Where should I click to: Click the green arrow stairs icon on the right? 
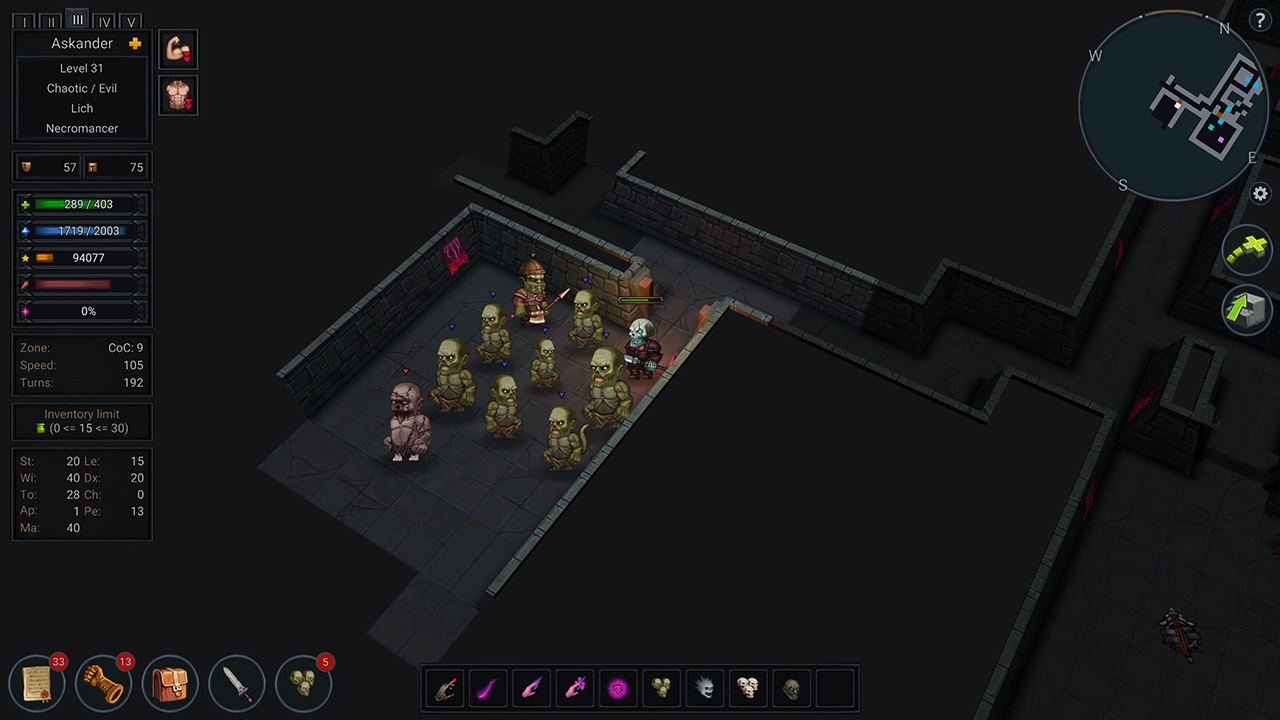tap(1246, 311)
